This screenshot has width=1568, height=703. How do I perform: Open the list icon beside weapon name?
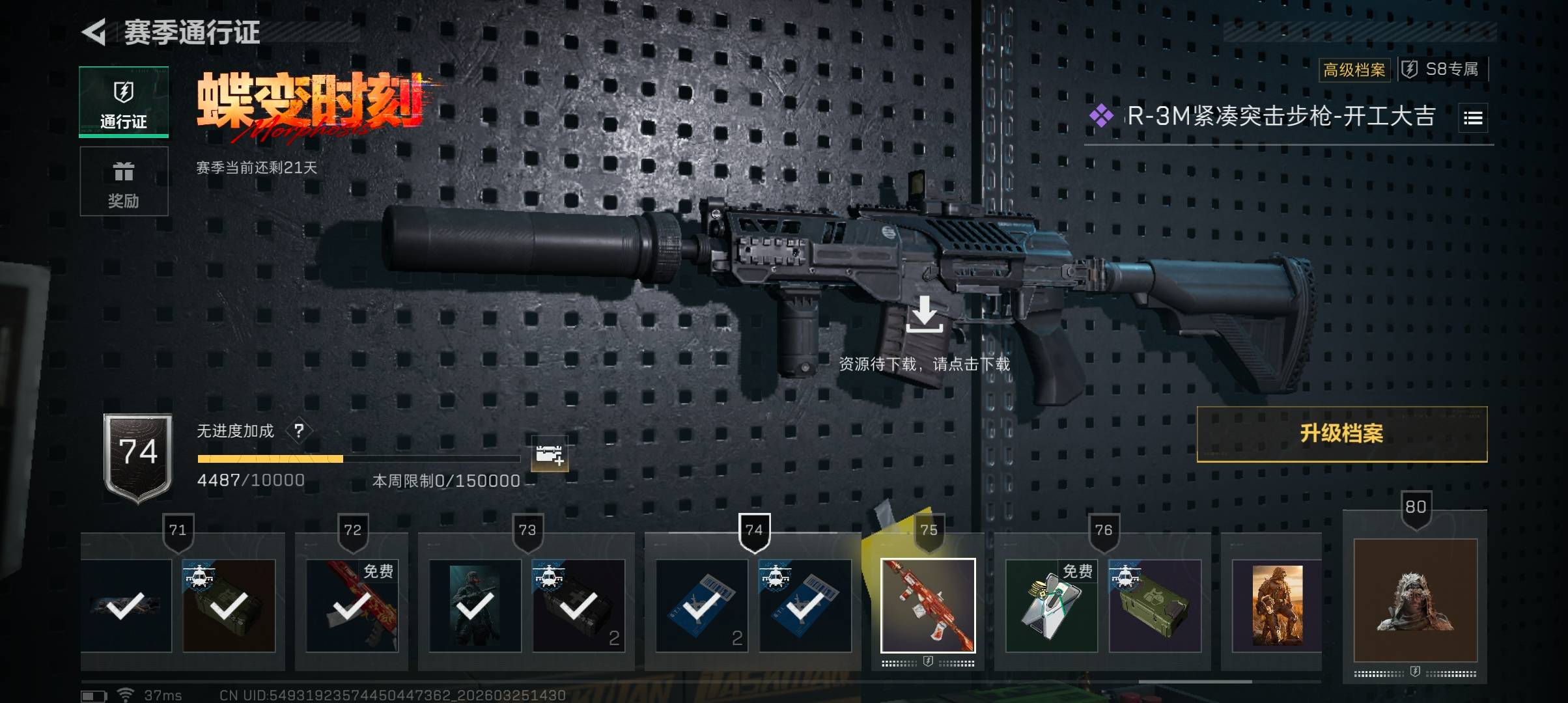pos(1473,118)
